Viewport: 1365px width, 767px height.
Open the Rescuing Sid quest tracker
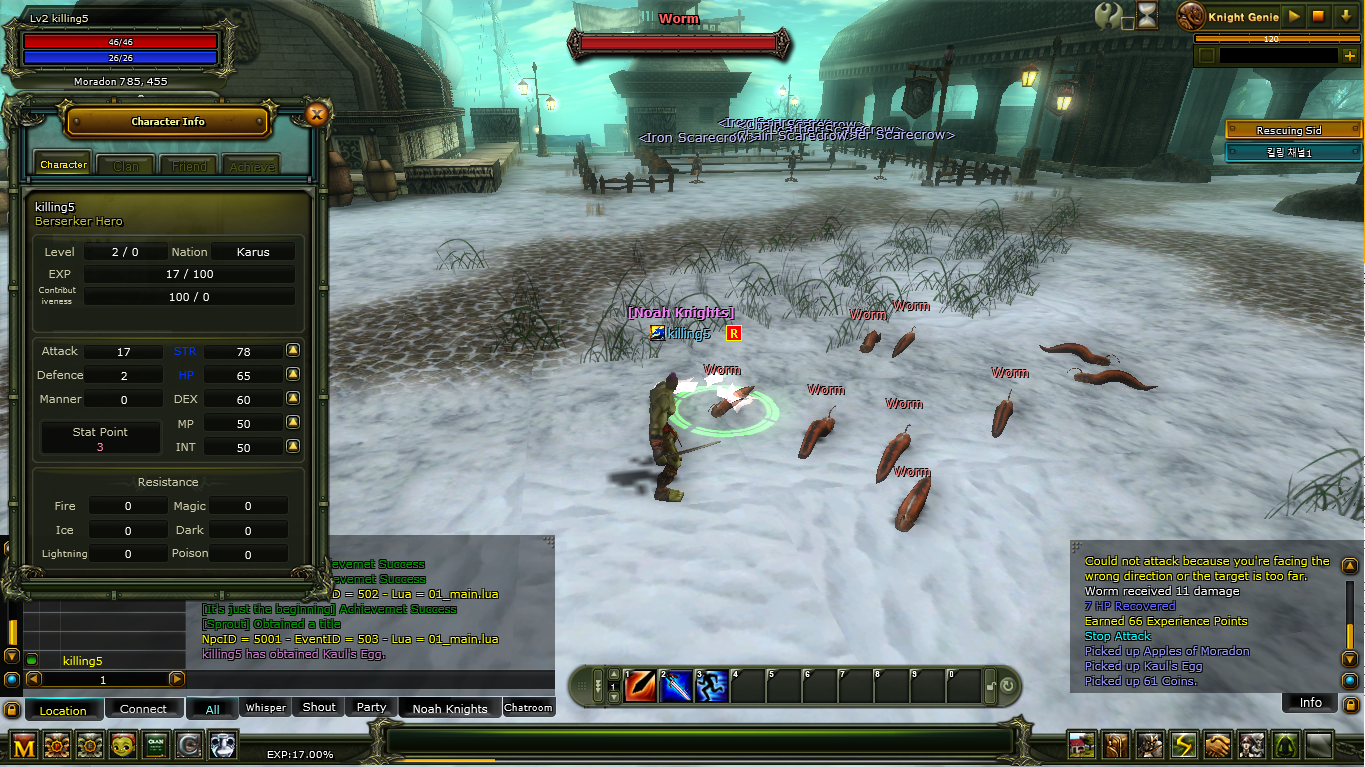(1293, 130)
